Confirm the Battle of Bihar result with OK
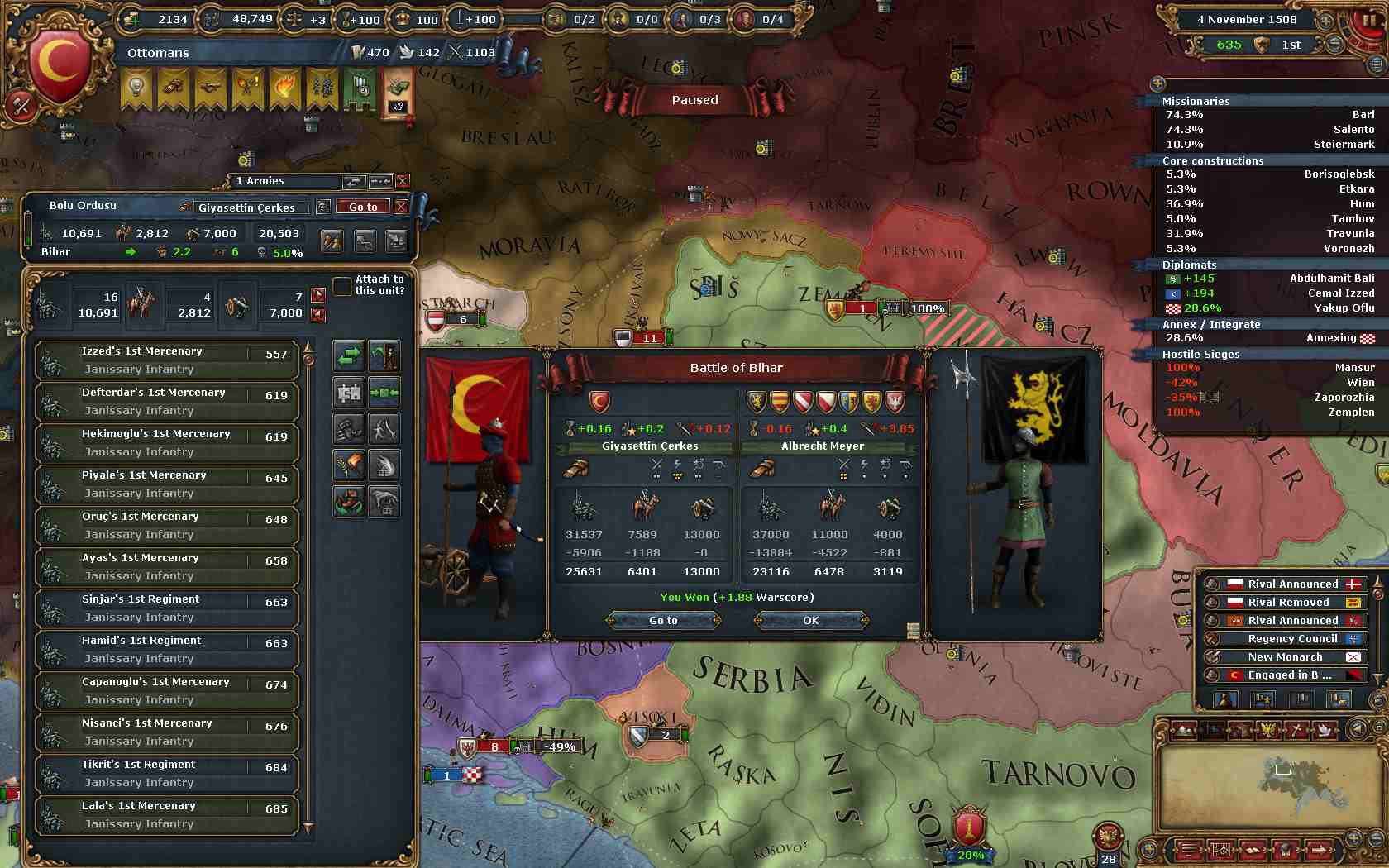This screenshot has width=1389, height=868. [x=810, y=620]
